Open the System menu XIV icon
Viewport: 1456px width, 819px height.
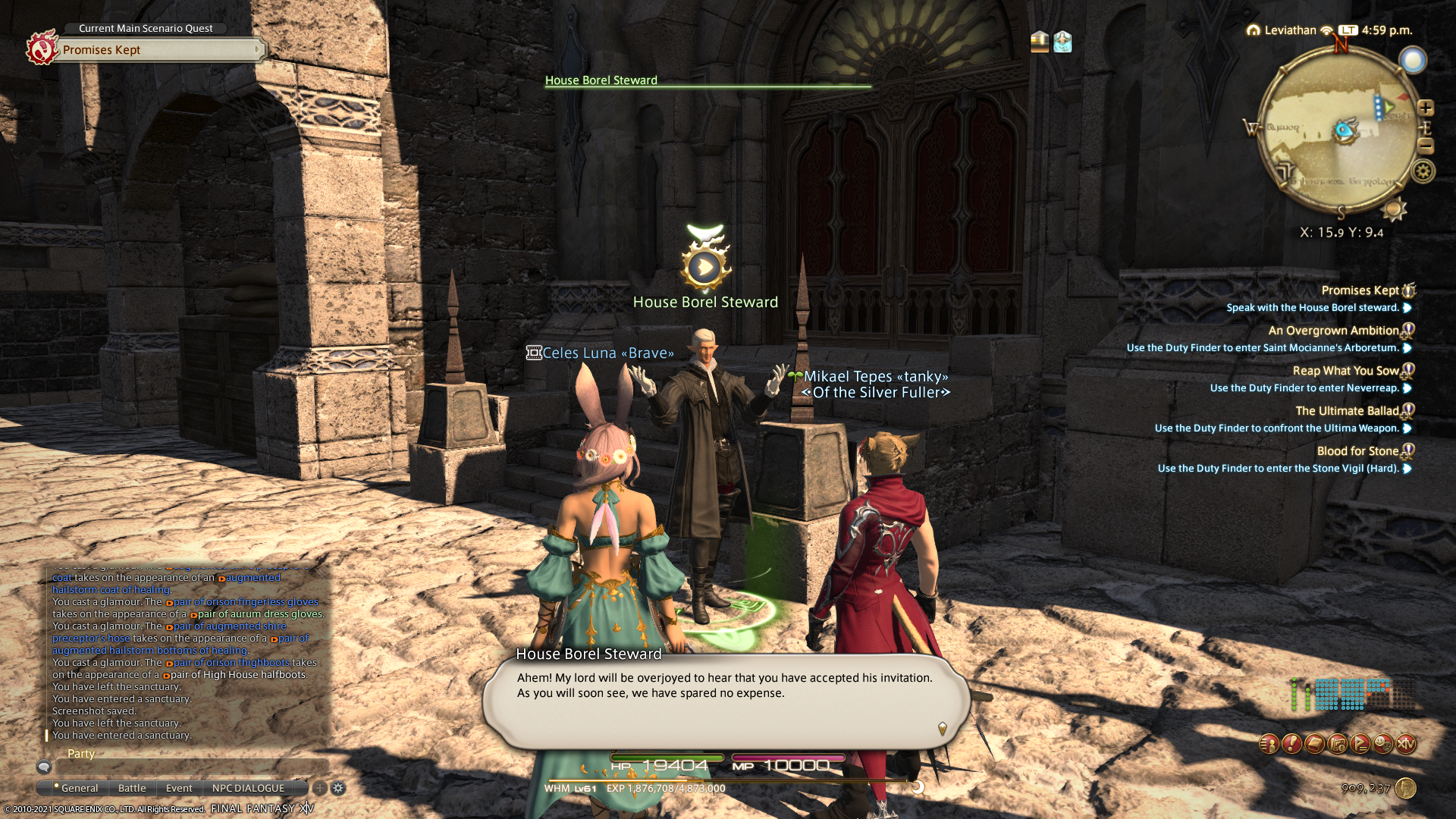click(1406, 744)
